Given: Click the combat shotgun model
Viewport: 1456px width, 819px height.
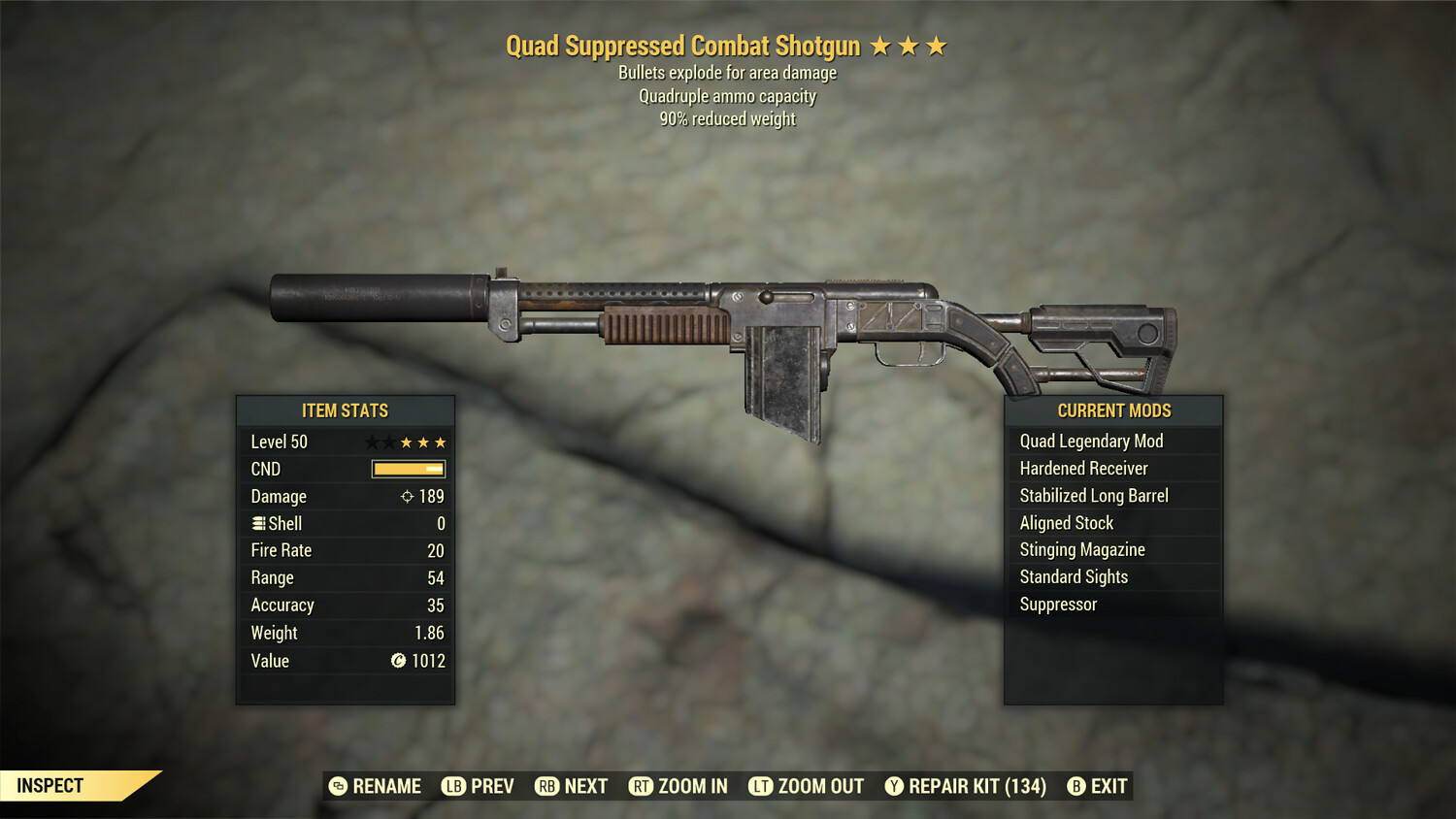Looking at the screenshot, I should pyautogui.click(x=728, y=320).
